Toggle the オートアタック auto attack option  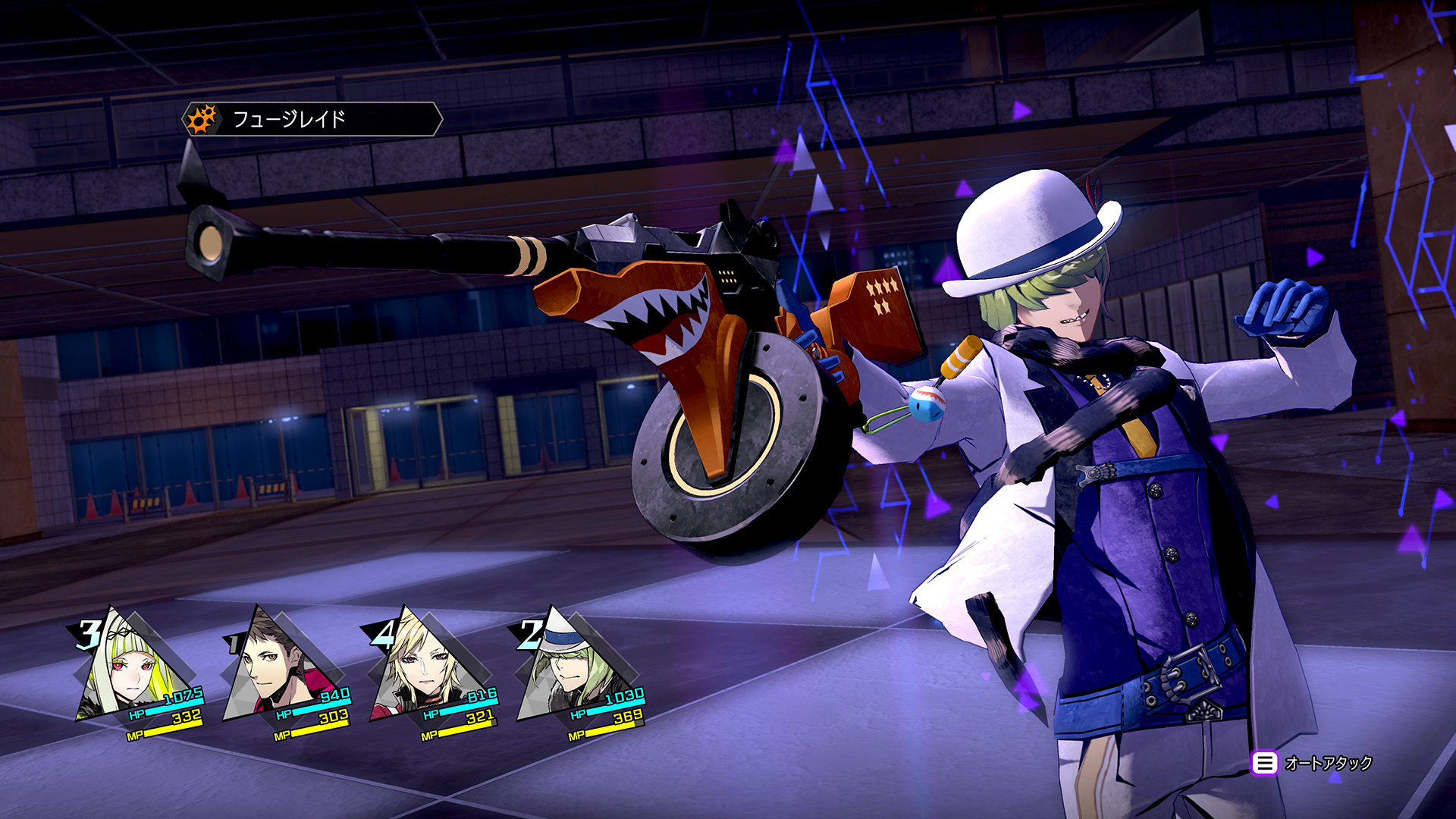(x=1312, y=763)
